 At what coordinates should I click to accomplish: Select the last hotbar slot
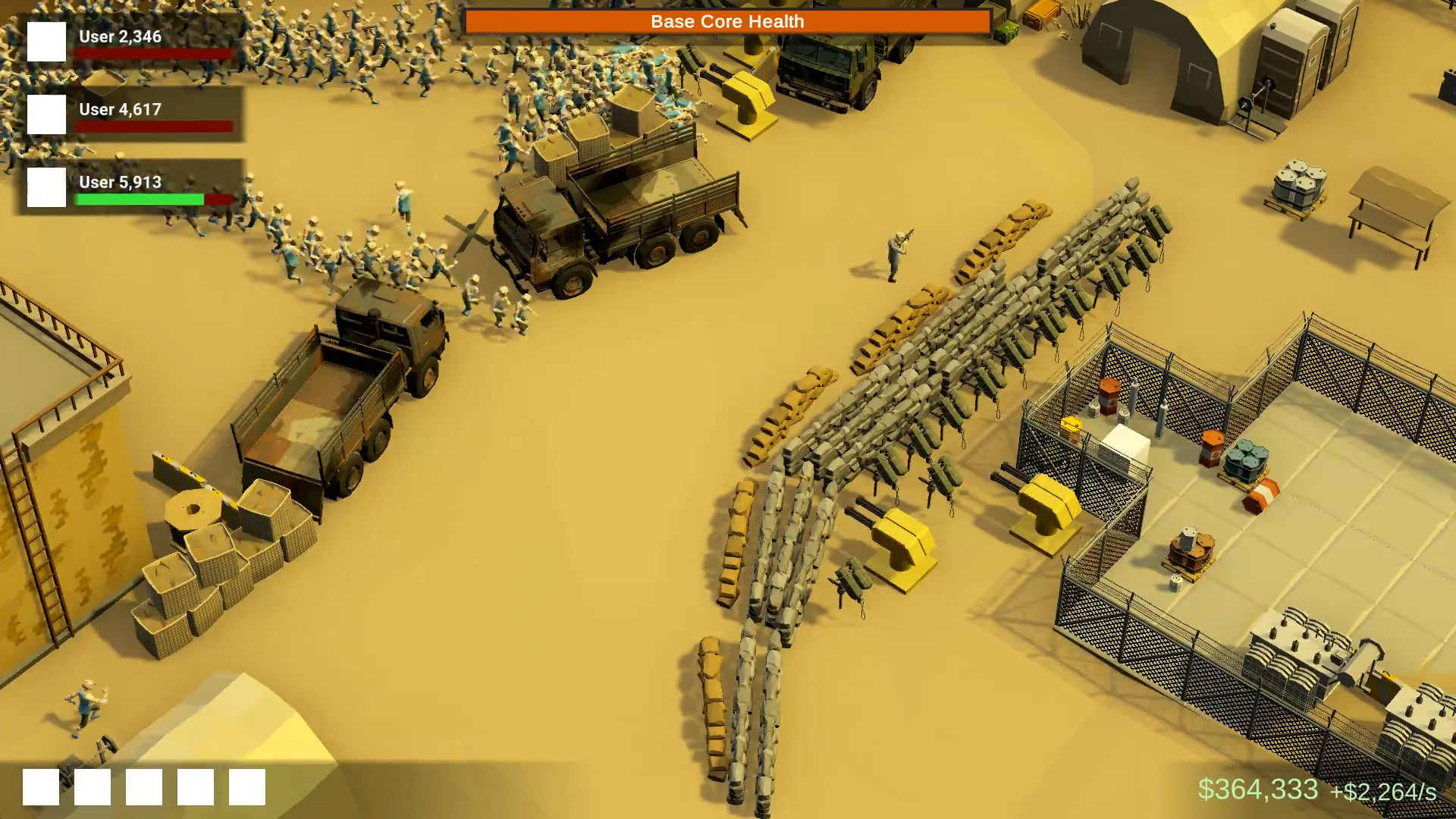tap(246, 786)
